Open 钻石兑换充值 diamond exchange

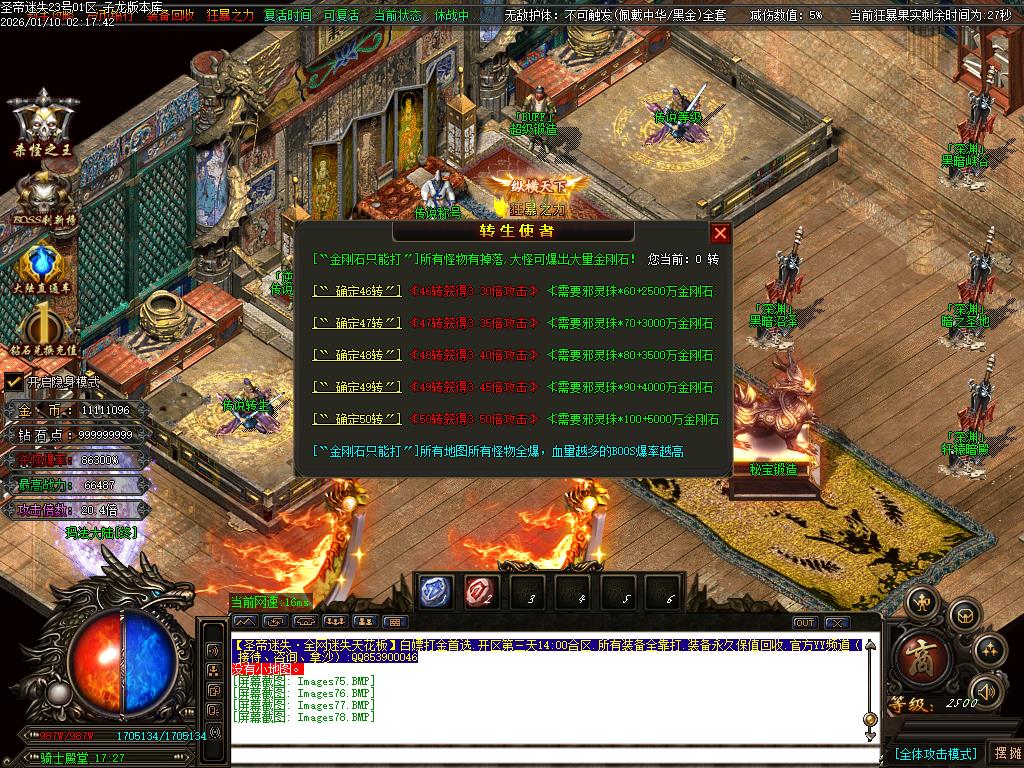point(43,333)
